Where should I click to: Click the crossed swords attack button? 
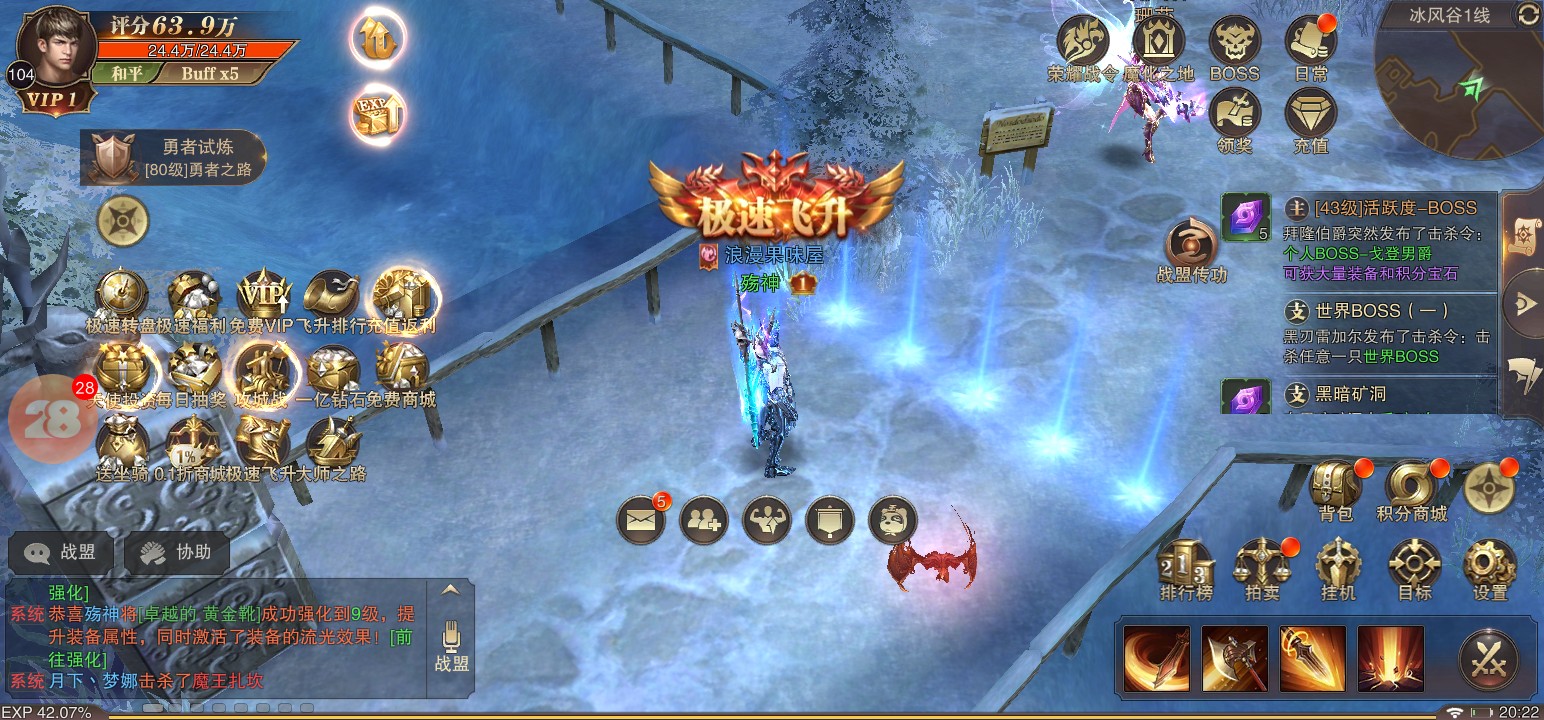coord(1489,659)
